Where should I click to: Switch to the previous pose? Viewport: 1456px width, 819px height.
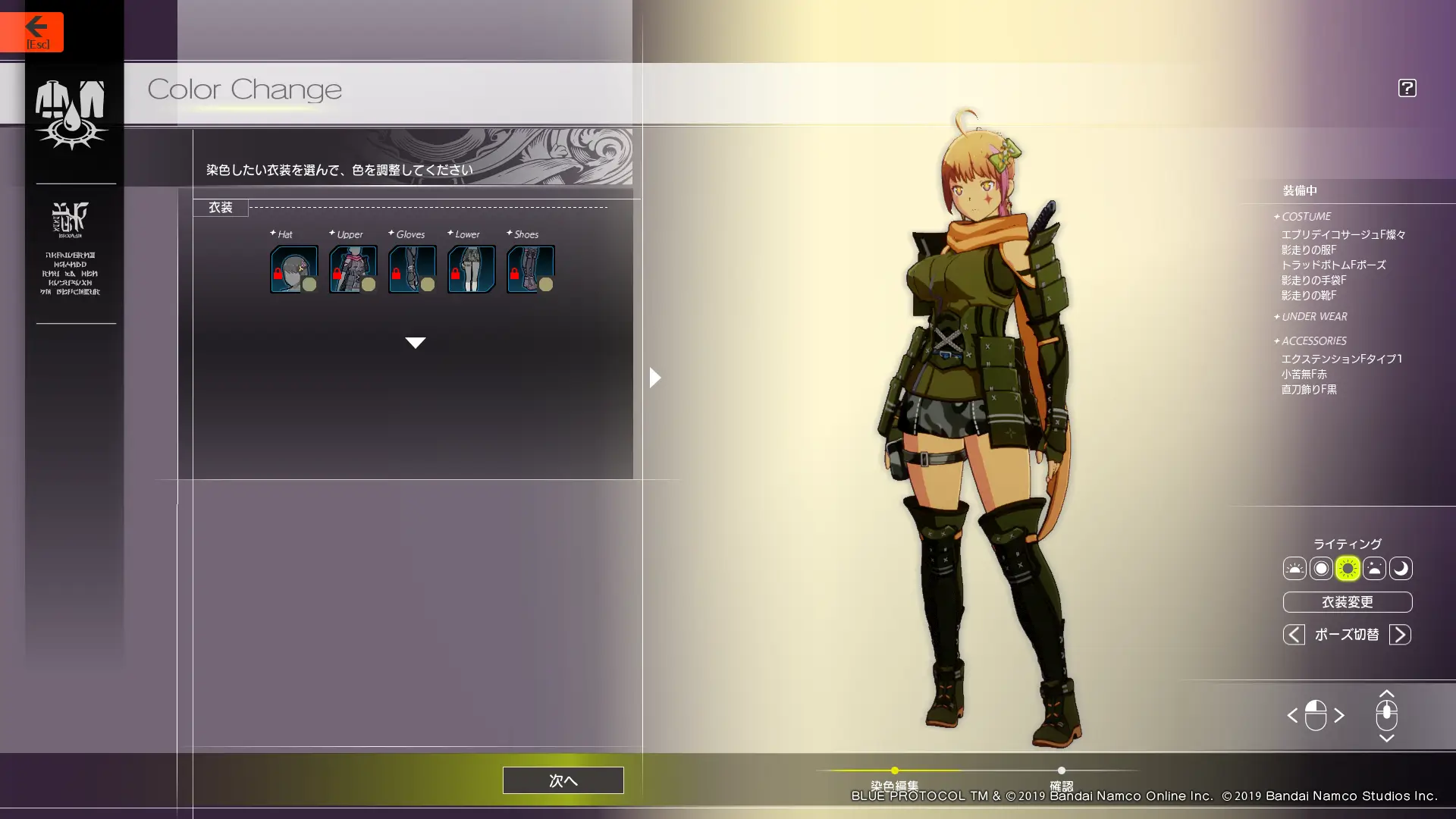coord(1294,635)
